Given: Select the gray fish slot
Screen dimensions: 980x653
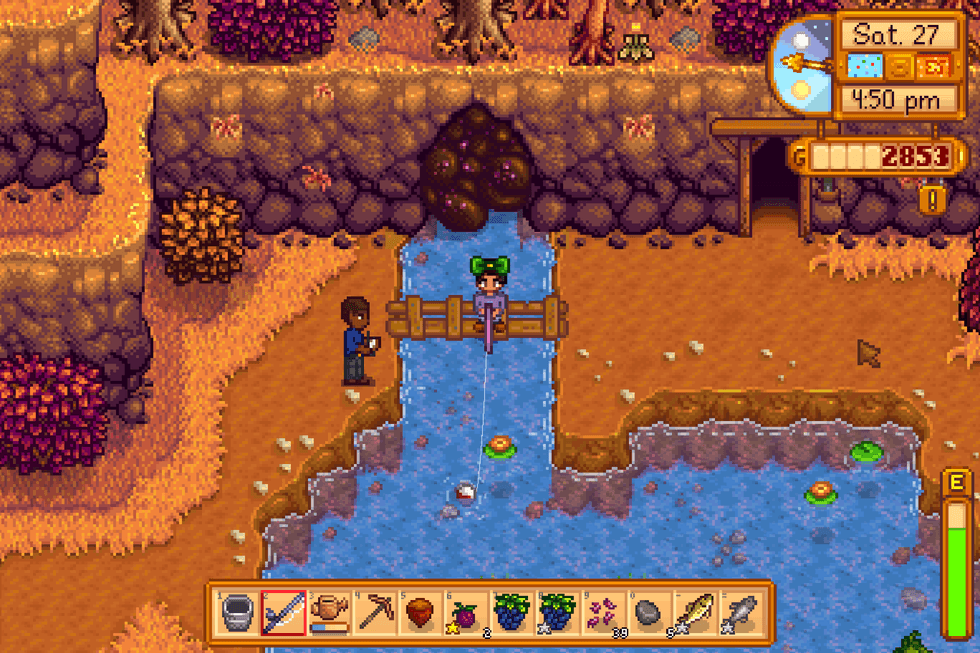Looking at the screenshot, I should [x=743, y=612].
